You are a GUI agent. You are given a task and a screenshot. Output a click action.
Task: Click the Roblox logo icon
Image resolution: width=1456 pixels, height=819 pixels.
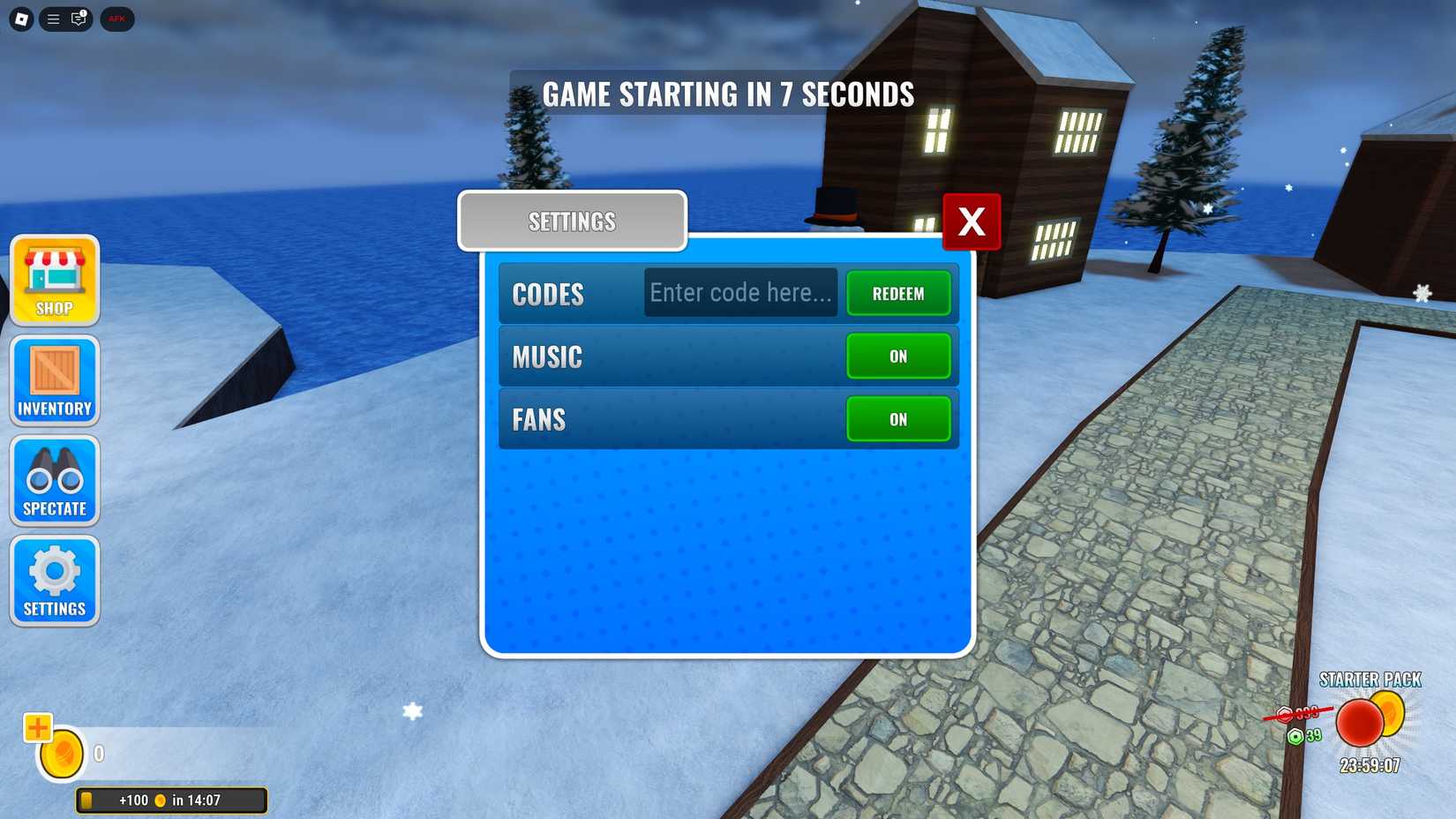tap(21, 19)
